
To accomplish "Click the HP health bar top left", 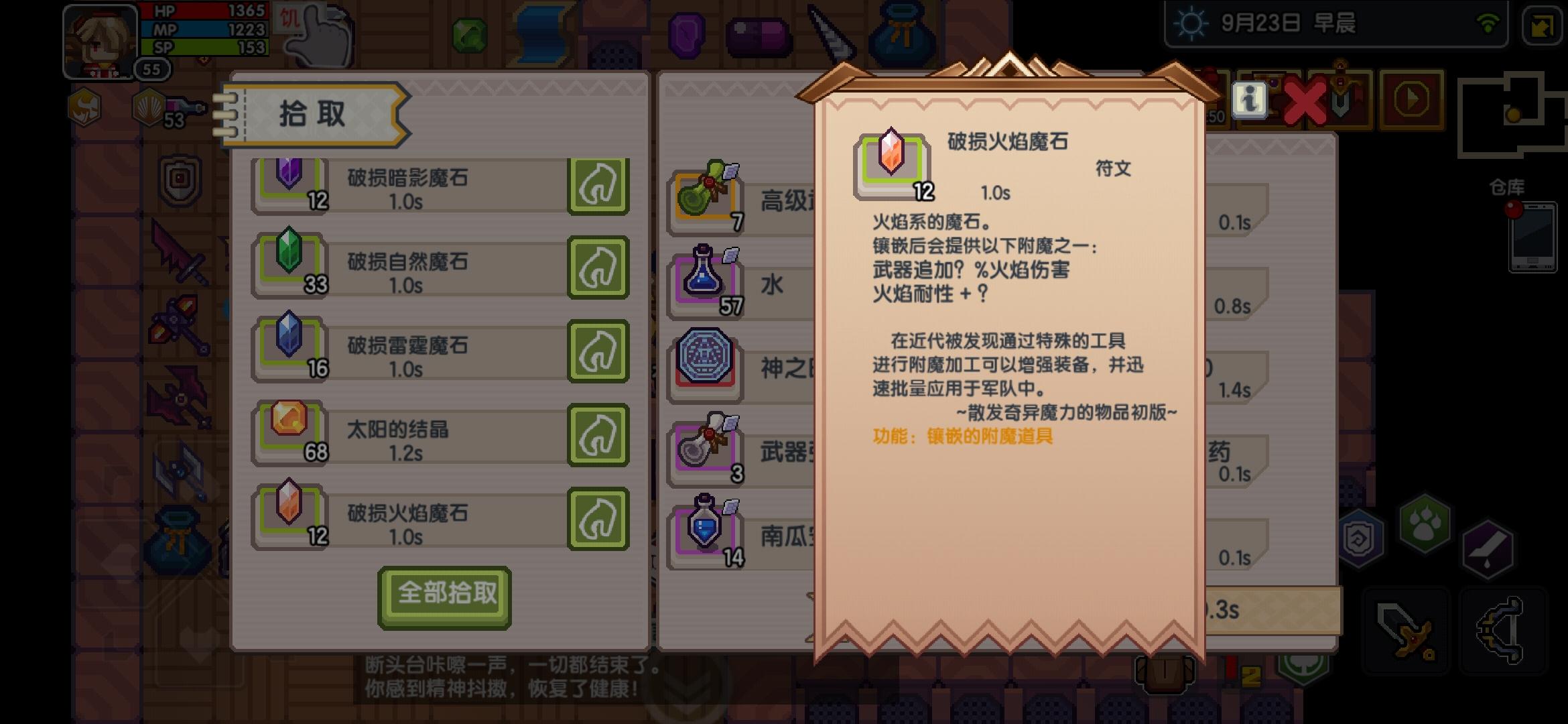I will click(x=201, y=12).
